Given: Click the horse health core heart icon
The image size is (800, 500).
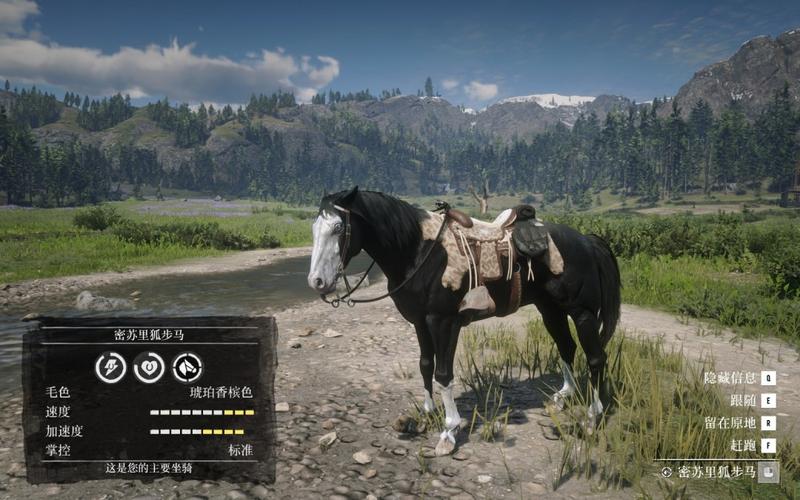Looking at the screenshot, I should click(149, 367).
